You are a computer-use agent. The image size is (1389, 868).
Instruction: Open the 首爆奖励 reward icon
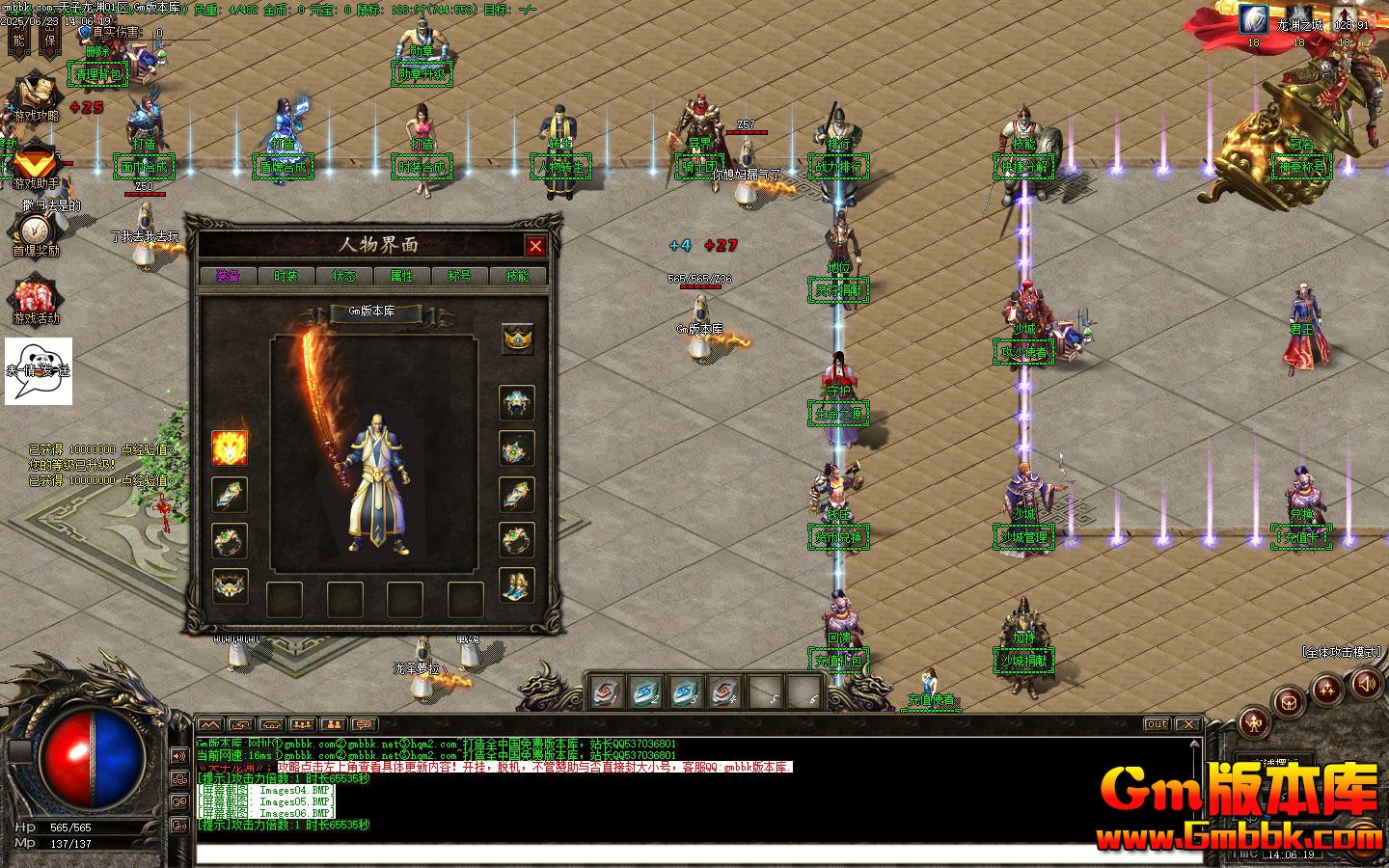(35, 231)
